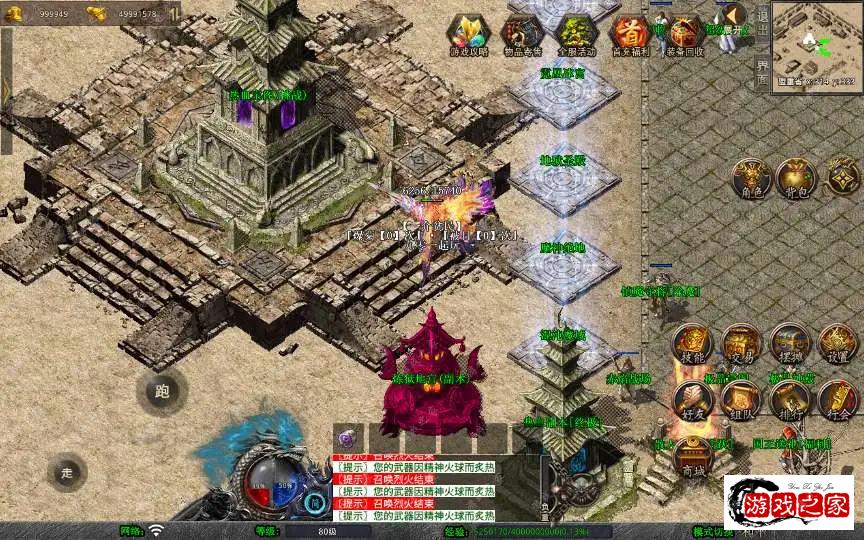Click the 退出 exit button
This screenshot has height=540, width=864.
point(762,18)
